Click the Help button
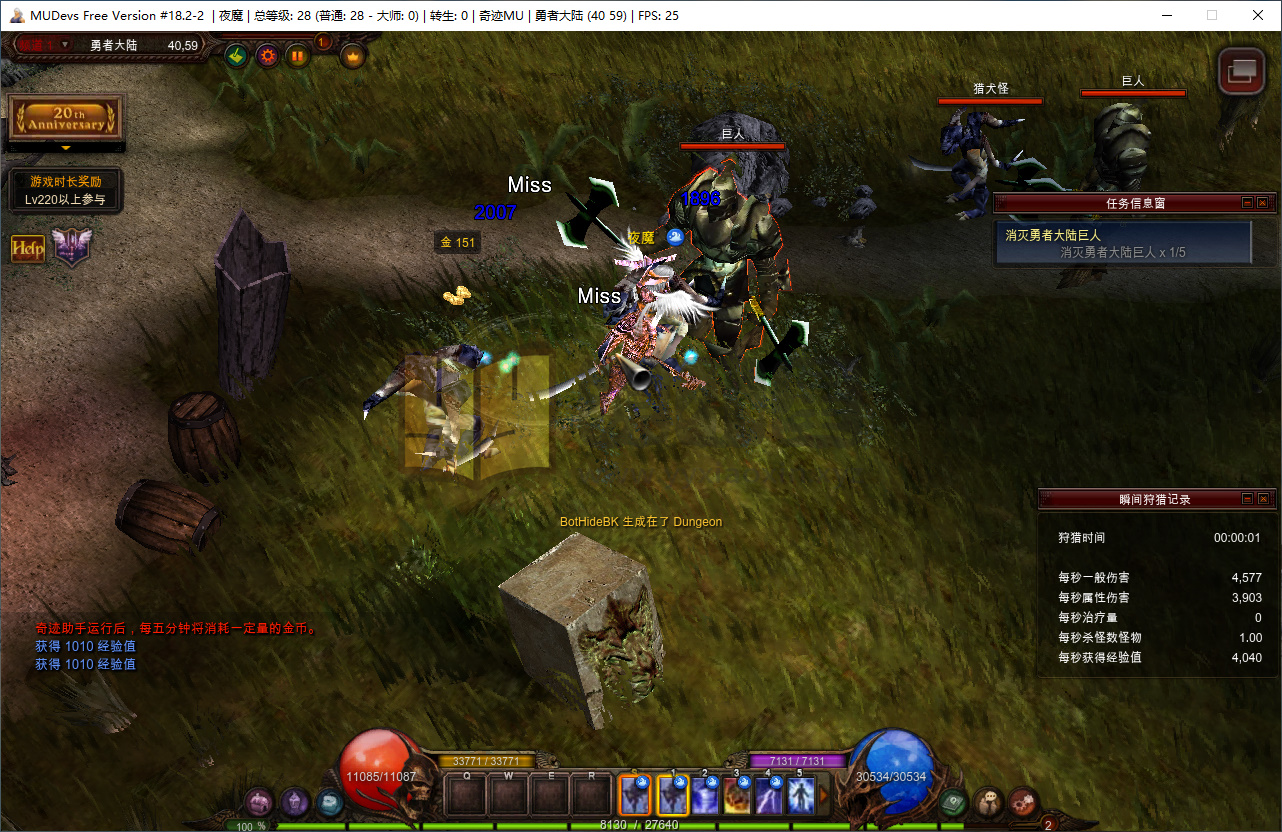Screen dimensions: 1282x832 [28, 249]
